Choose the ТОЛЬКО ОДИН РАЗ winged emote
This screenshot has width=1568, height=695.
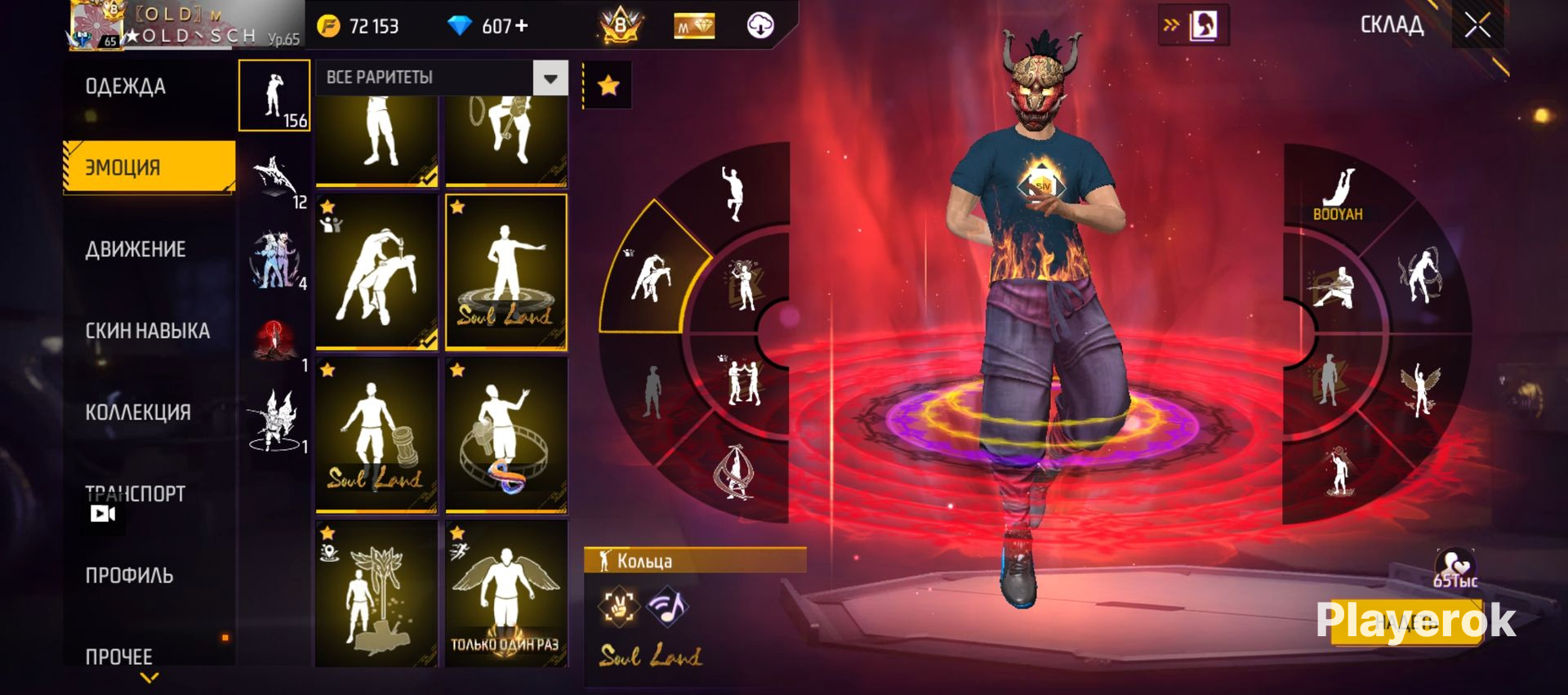(x=506, y=594)
